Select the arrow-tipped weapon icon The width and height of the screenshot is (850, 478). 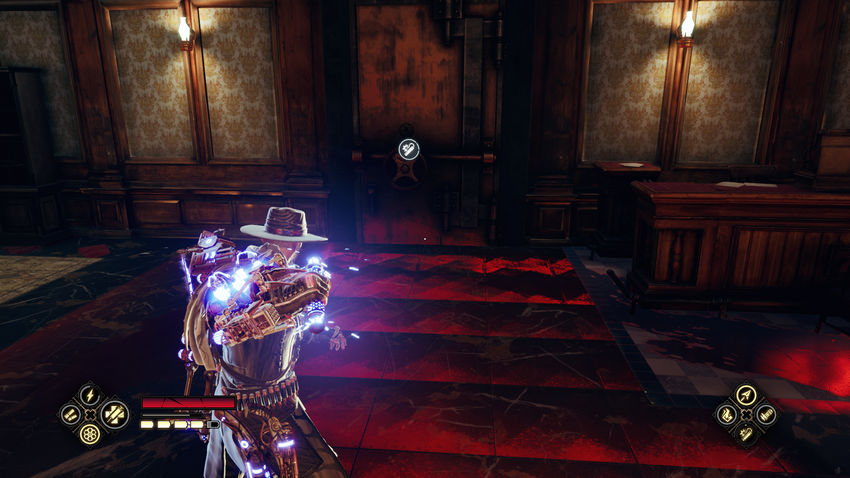pyautogui.click(x=746, y=394)
